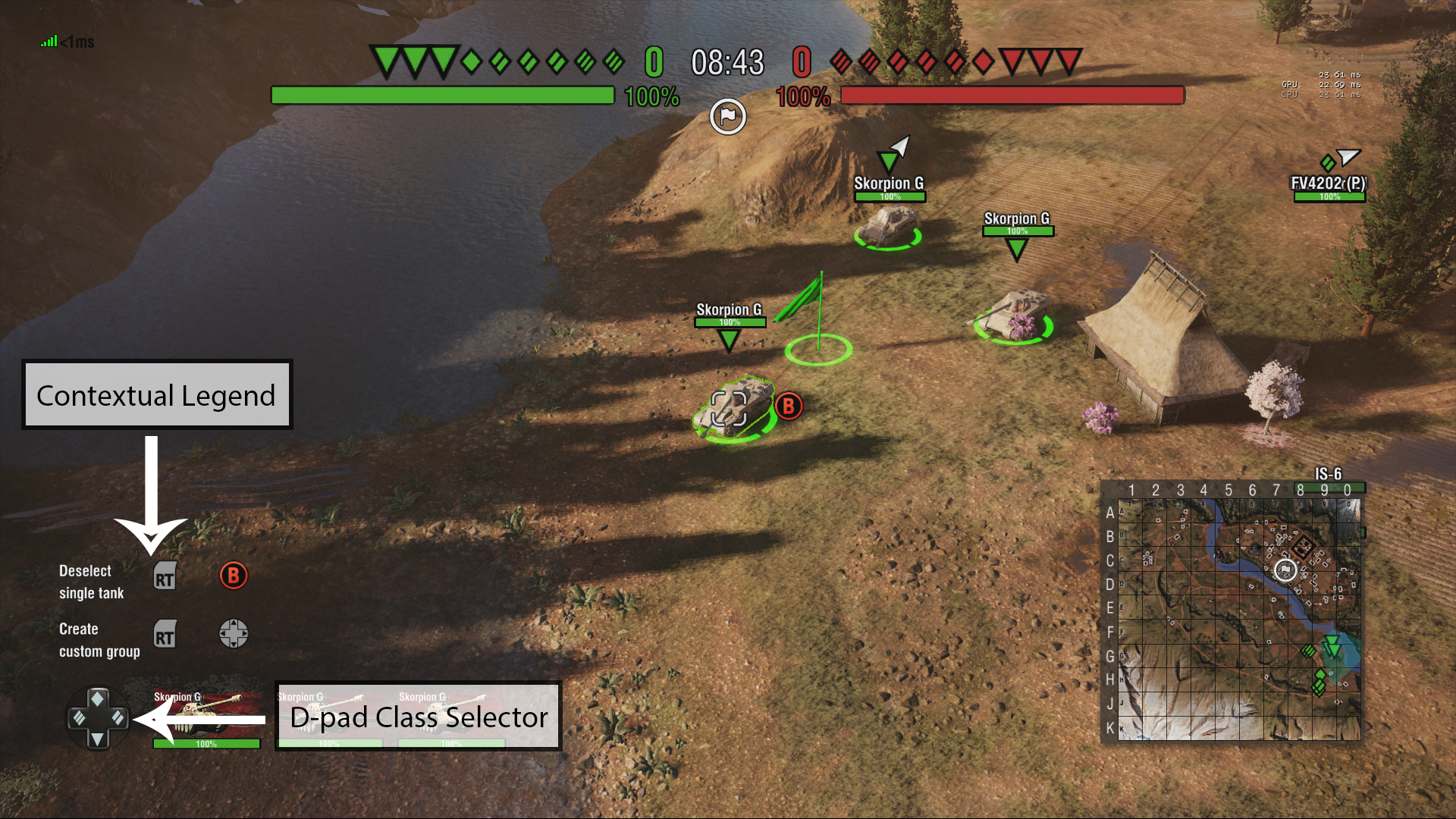Select the Skorpion G green arrow marker near the hill
Image resolution: width=1456 pixels, height=819 pixels.
(x=889, y=161)
